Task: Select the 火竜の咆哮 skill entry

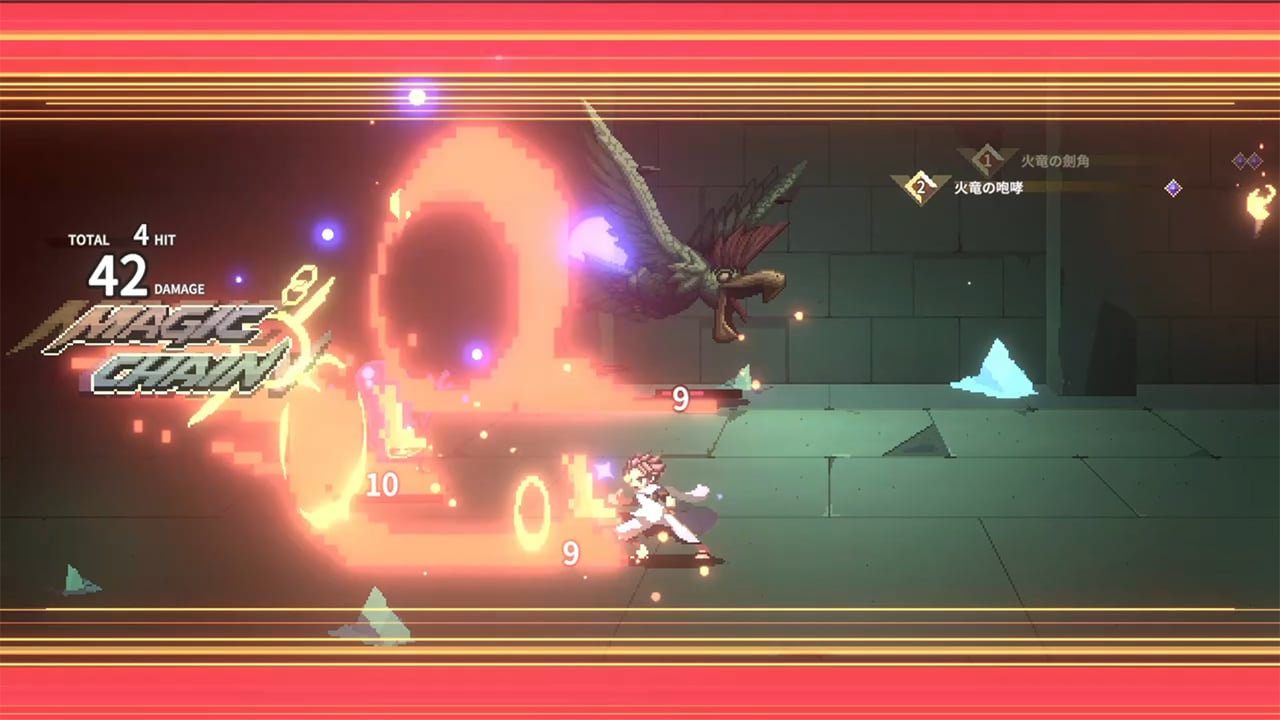Action: 988,188
